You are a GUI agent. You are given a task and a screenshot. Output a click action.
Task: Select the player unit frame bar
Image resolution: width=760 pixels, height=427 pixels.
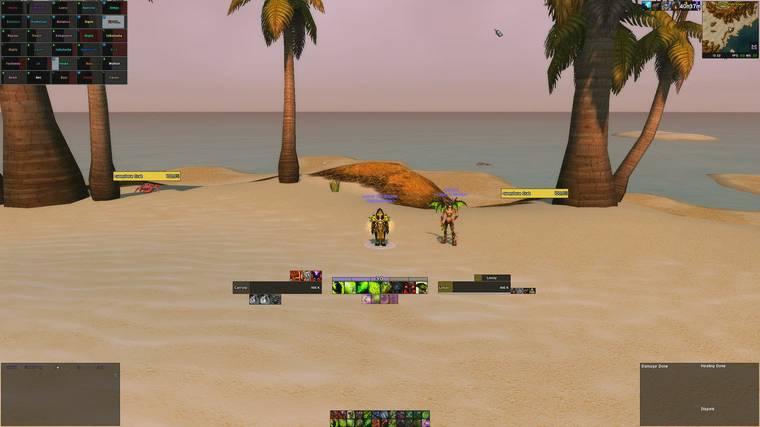coord(277,287)
